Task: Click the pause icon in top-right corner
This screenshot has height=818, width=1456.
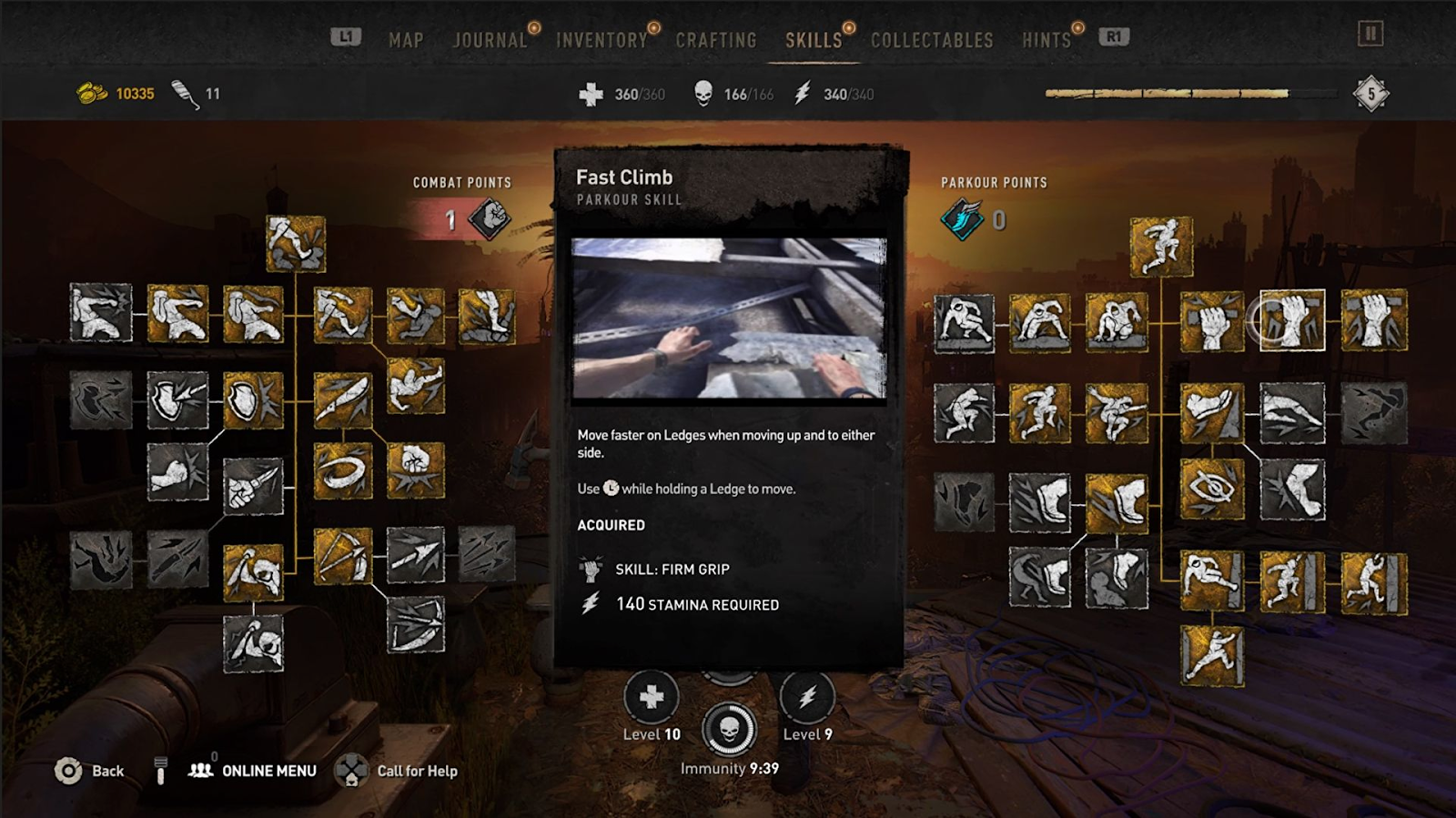Action: pos(1370,35)
